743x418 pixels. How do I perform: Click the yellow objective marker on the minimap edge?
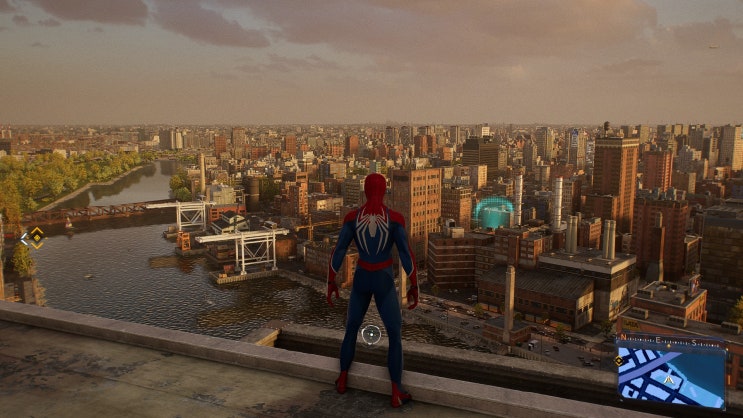(620, 360)
